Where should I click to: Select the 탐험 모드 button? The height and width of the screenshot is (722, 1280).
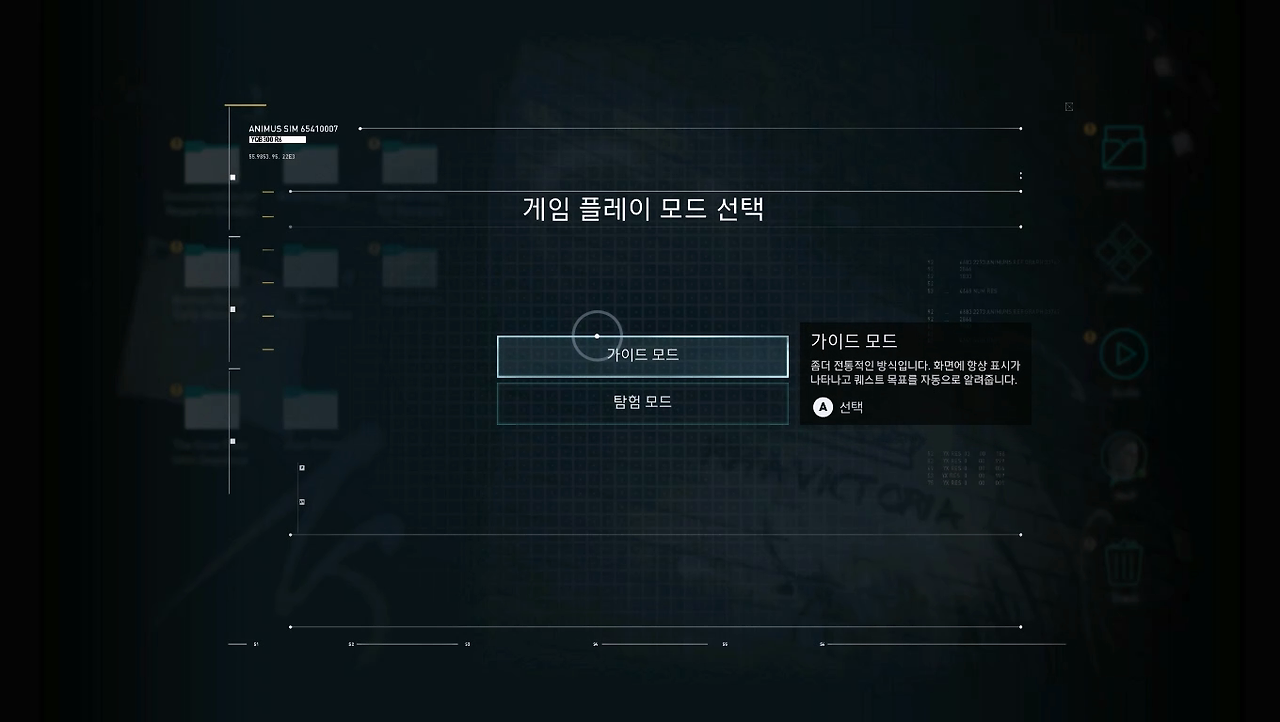click(x=642, y=402)
